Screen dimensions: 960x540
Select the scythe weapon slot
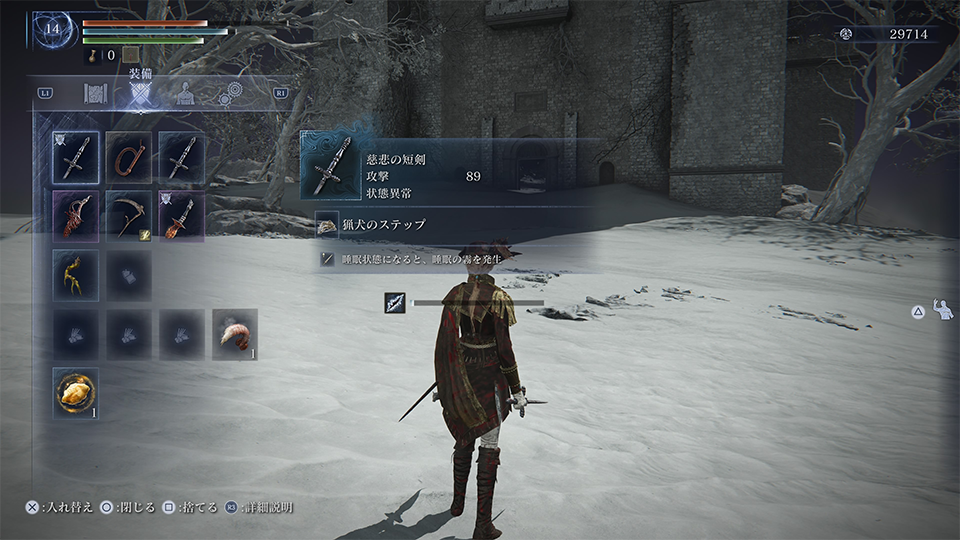[129, 216]
